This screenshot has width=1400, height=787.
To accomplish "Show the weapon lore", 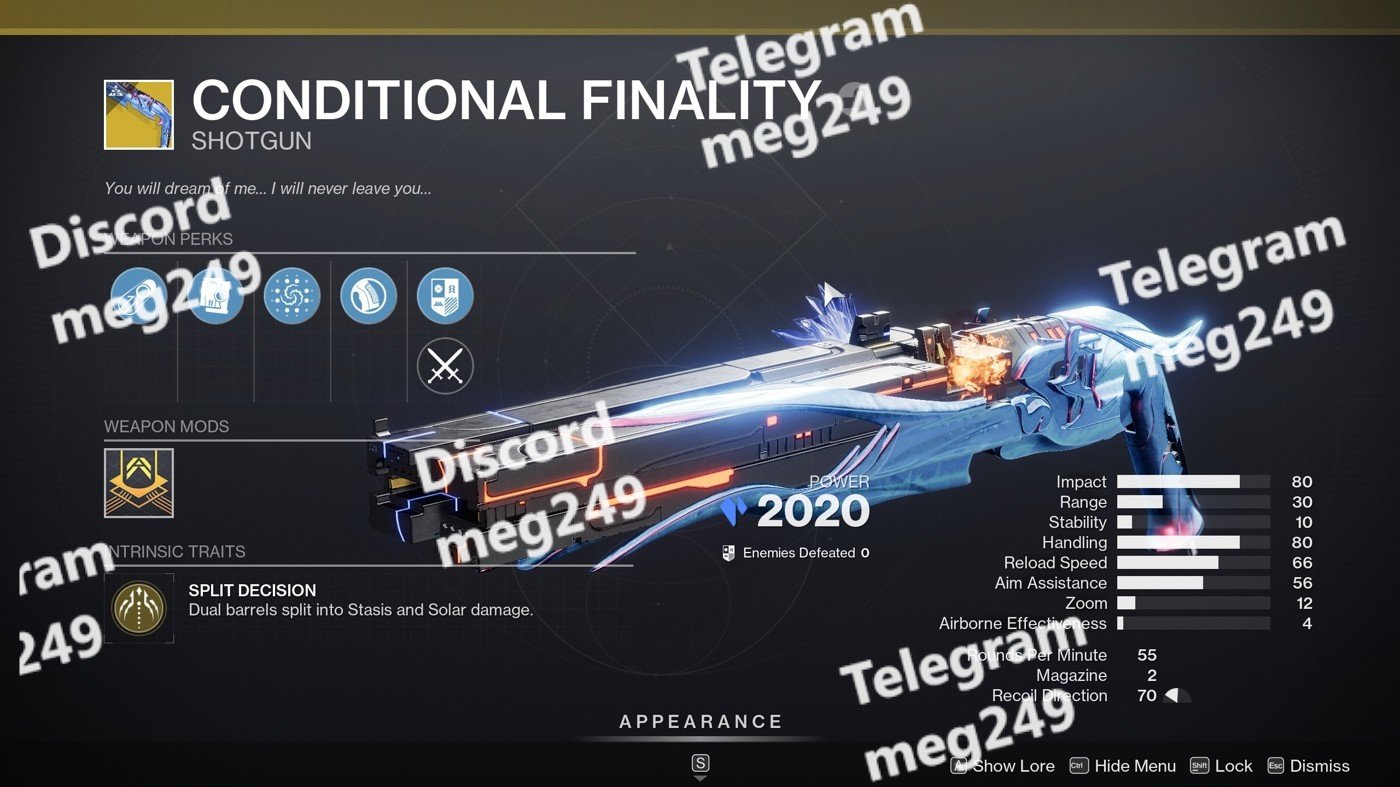I will [1003, 766].
